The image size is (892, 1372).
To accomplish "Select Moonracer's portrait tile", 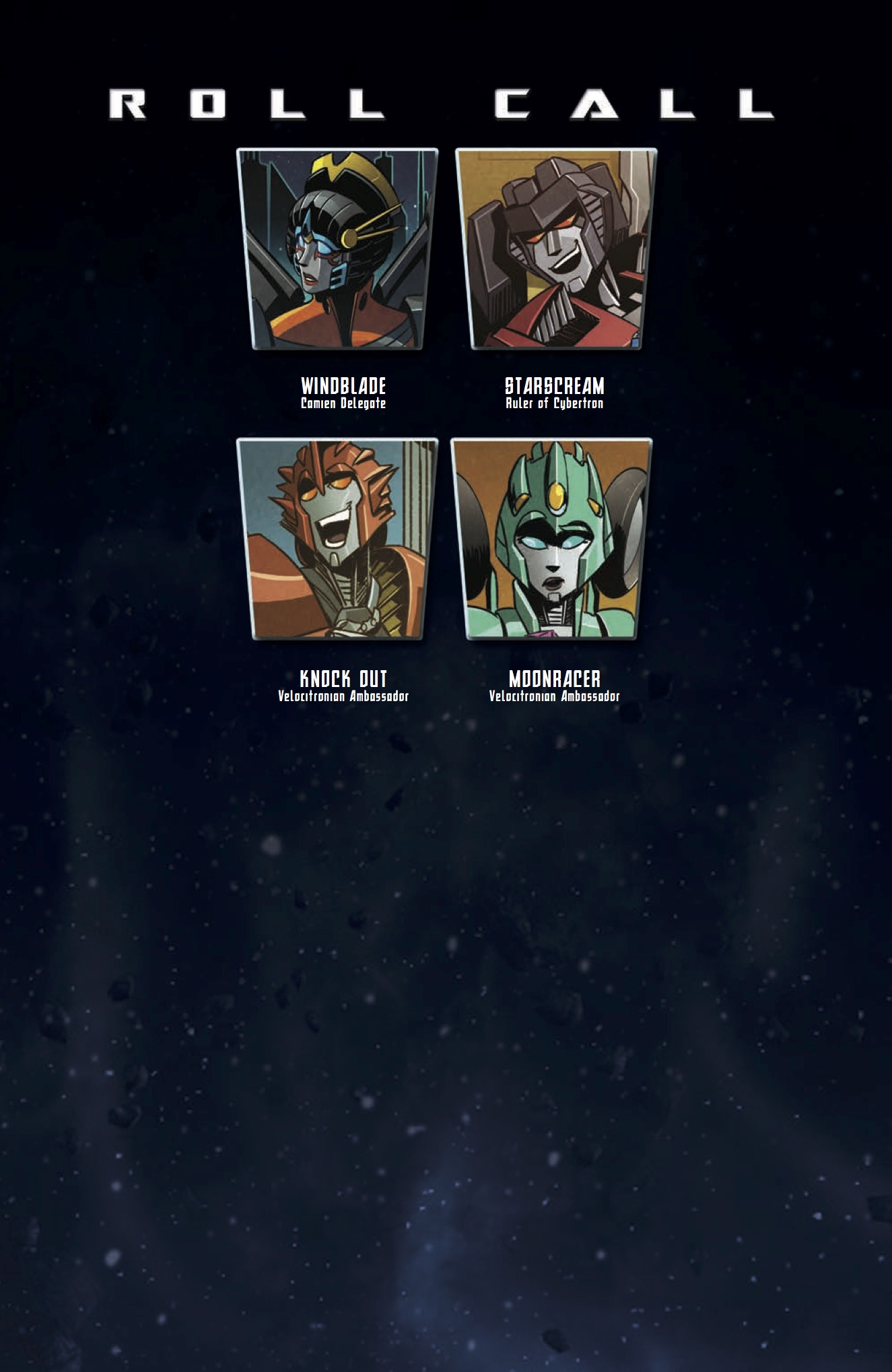I will pyautogui.click(x=551, y=539).
